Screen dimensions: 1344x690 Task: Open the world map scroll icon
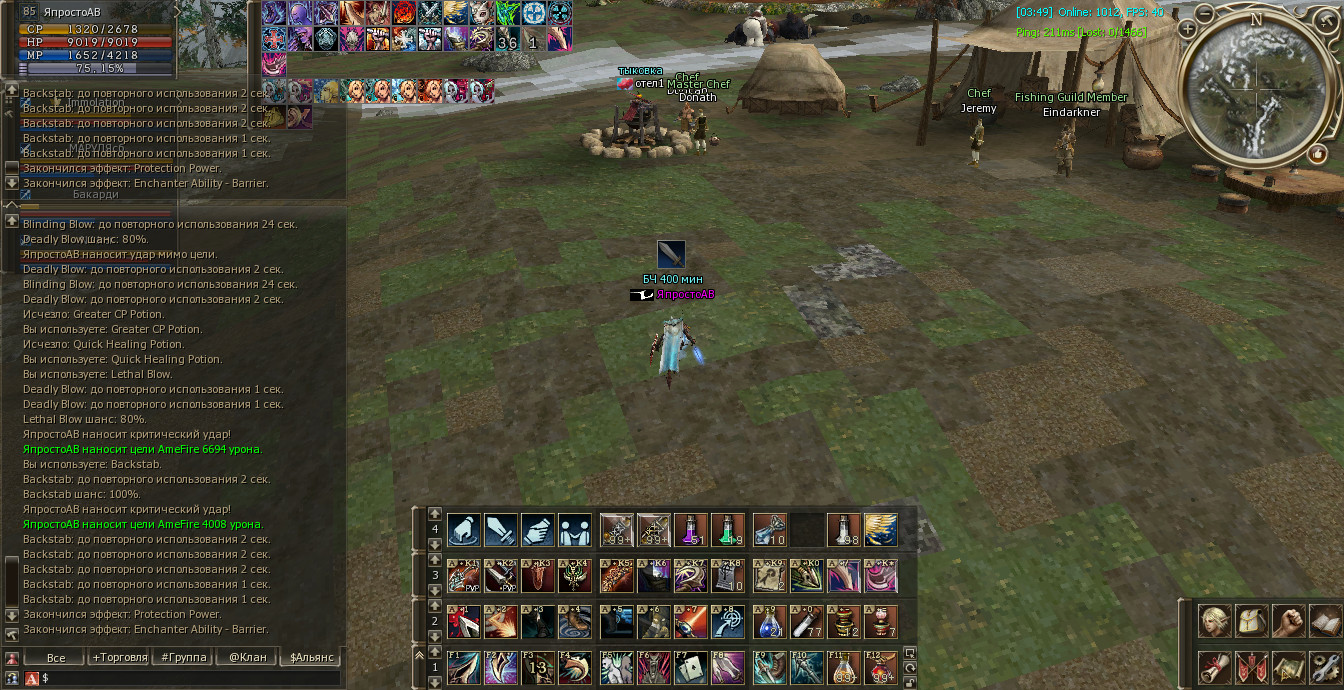coord(1288,667)
